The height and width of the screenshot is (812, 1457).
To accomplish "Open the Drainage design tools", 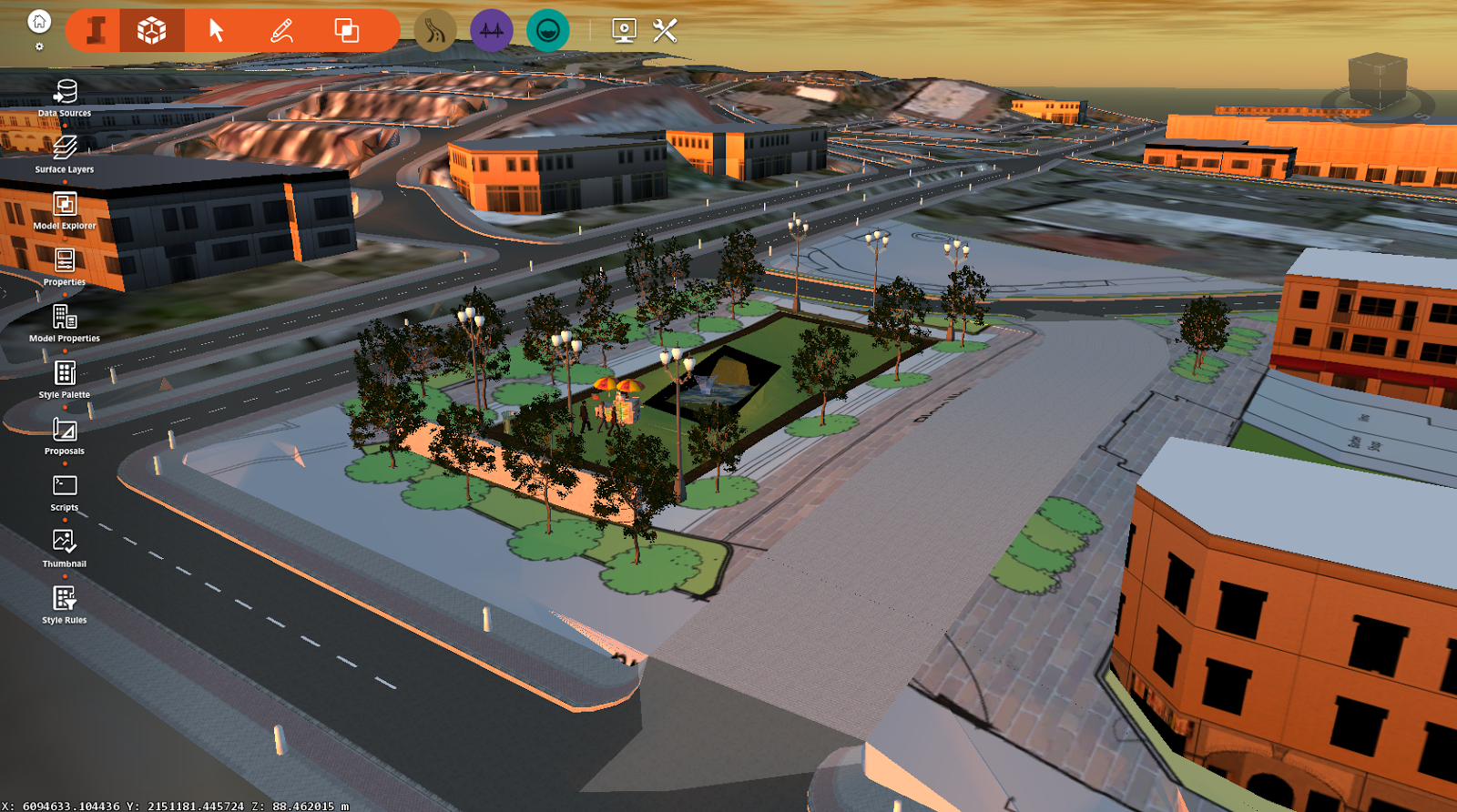I will (547, 28).
